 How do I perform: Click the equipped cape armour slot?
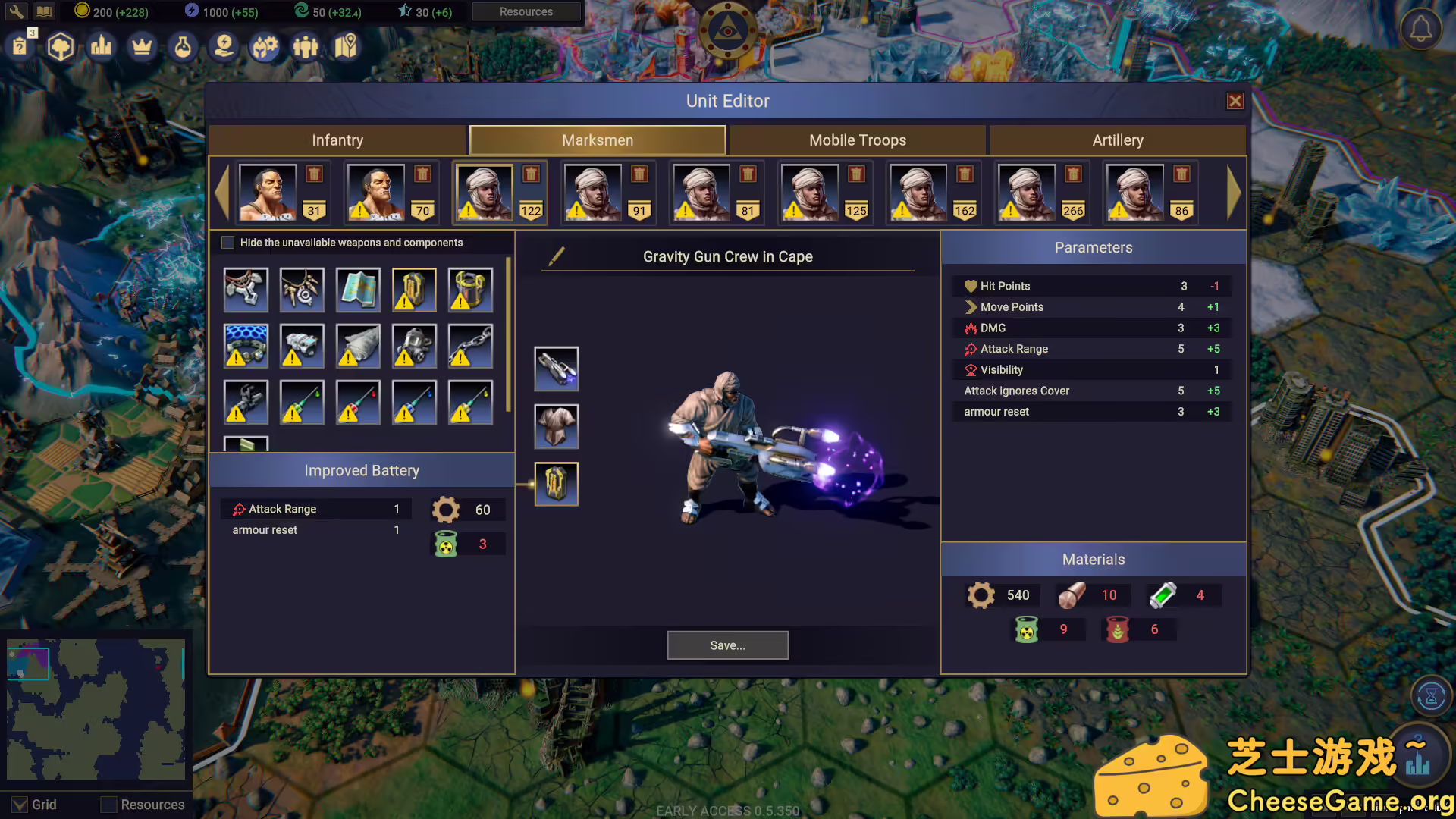(x=557, y=426)
